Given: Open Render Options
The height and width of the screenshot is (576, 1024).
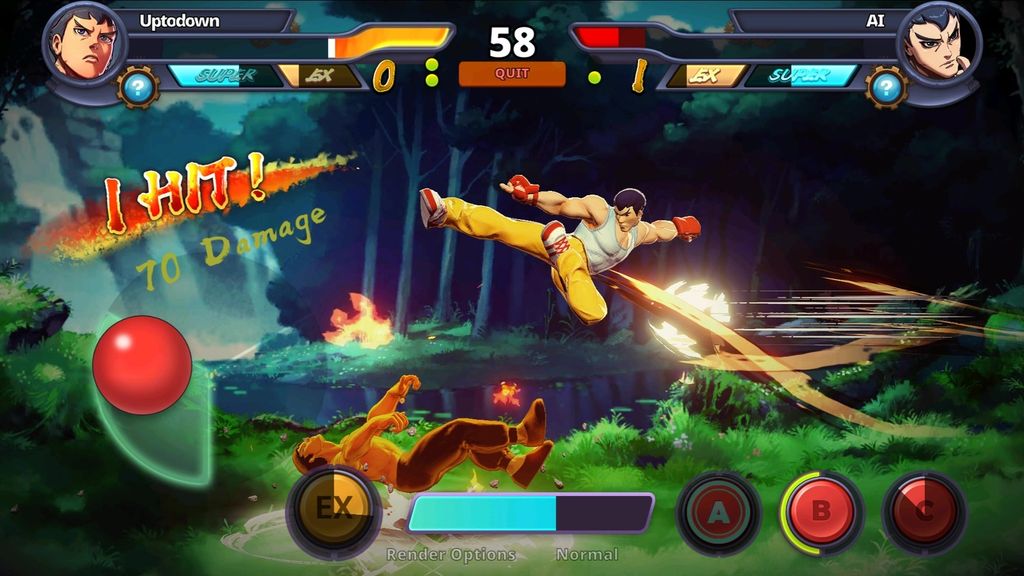Looking at the screenshot, I should pos(451,554).
